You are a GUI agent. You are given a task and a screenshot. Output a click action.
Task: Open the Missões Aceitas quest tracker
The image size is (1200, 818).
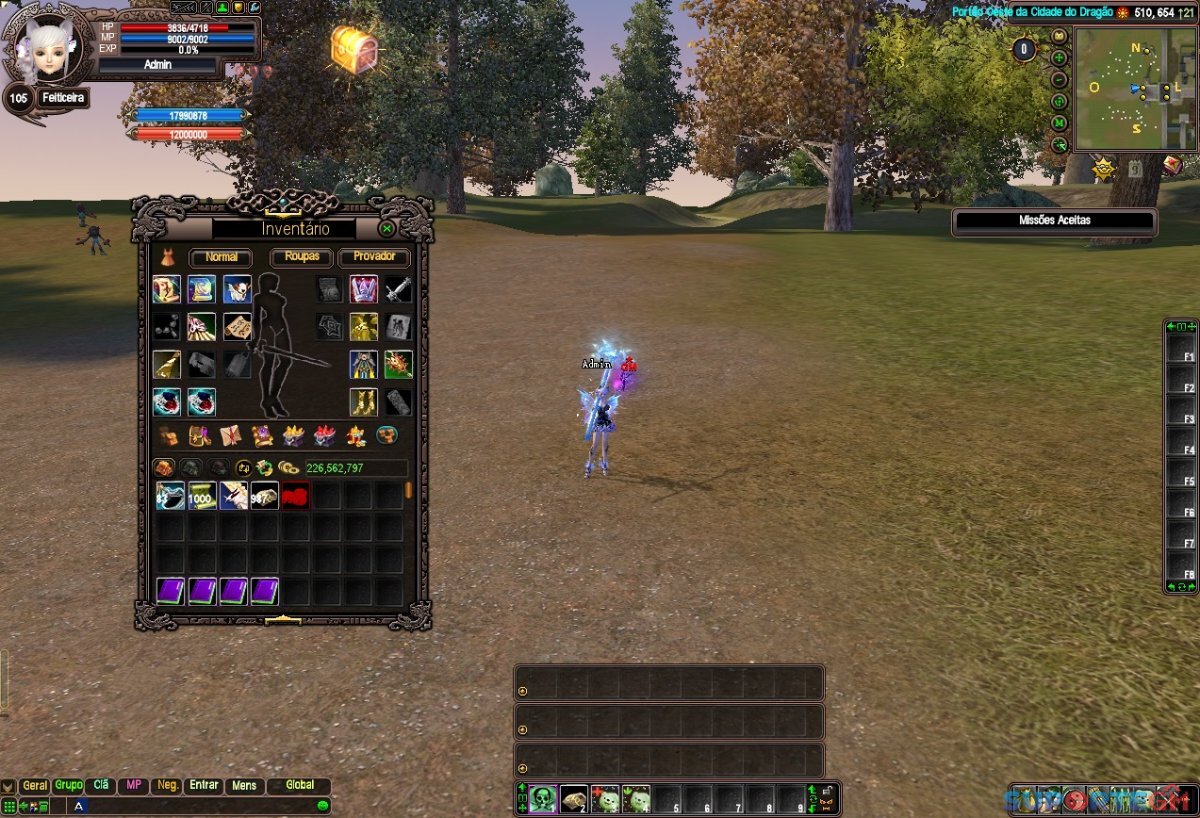coord(1054,221)
